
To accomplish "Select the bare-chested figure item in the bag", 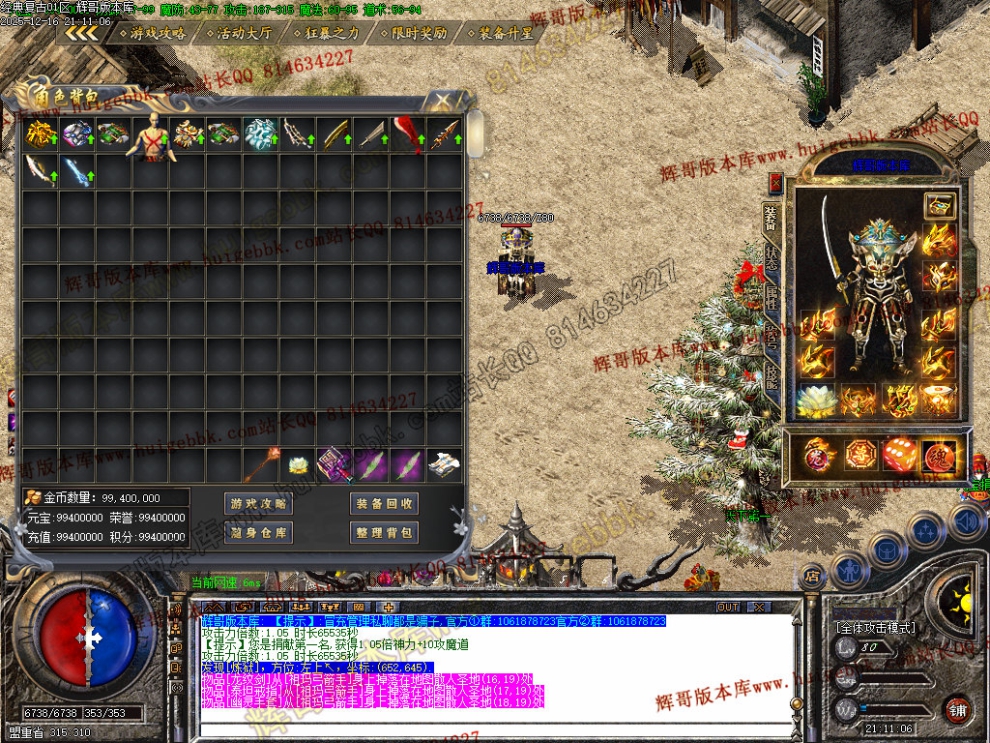I will pyautogui.click(x=151, y=136).
